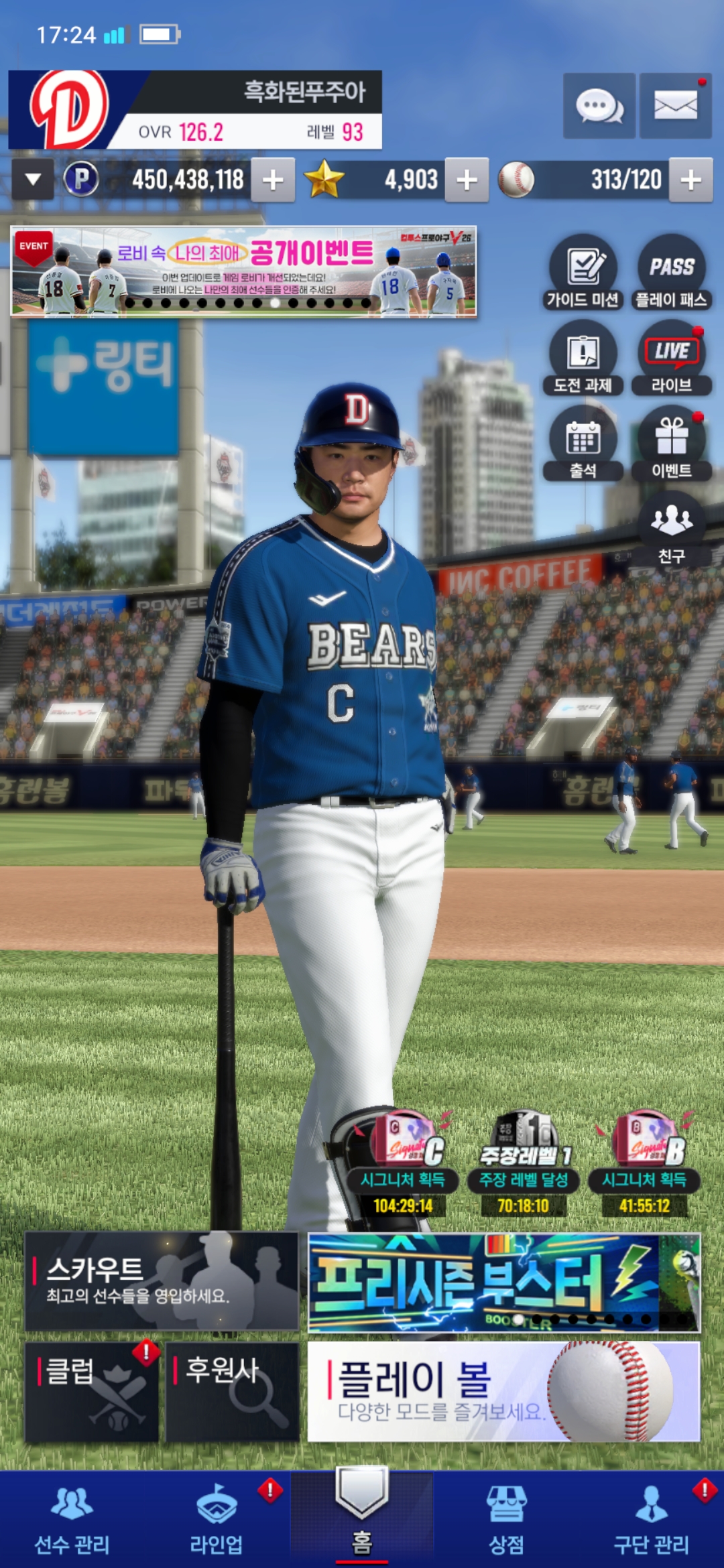Open the 이벤트 gift box menu
Image resolution: width=724 pixels, height=1568 pixels.
click(671, 444)
